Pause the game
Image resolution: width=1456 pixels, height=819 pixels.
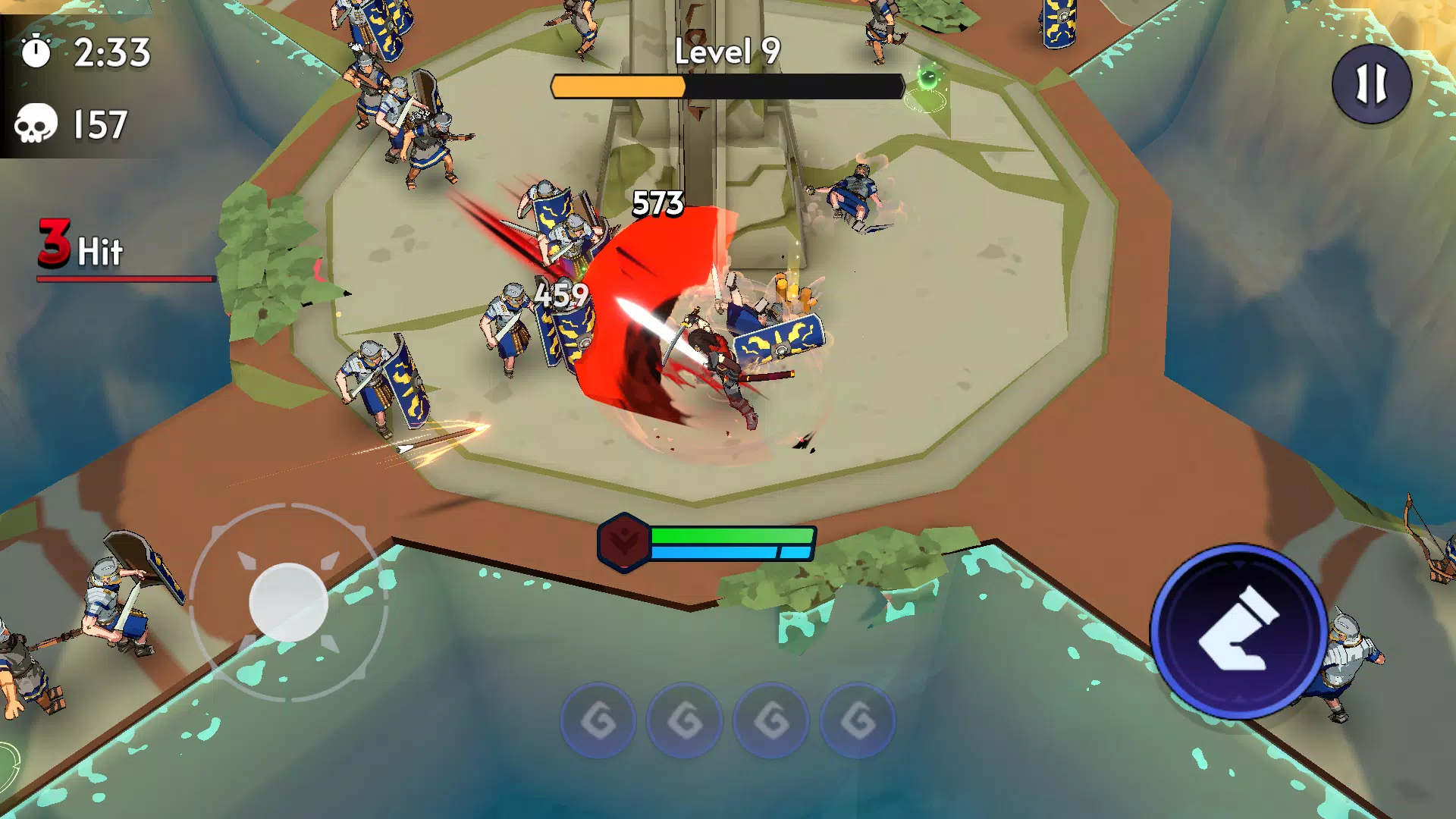[x=1371, y=83]
